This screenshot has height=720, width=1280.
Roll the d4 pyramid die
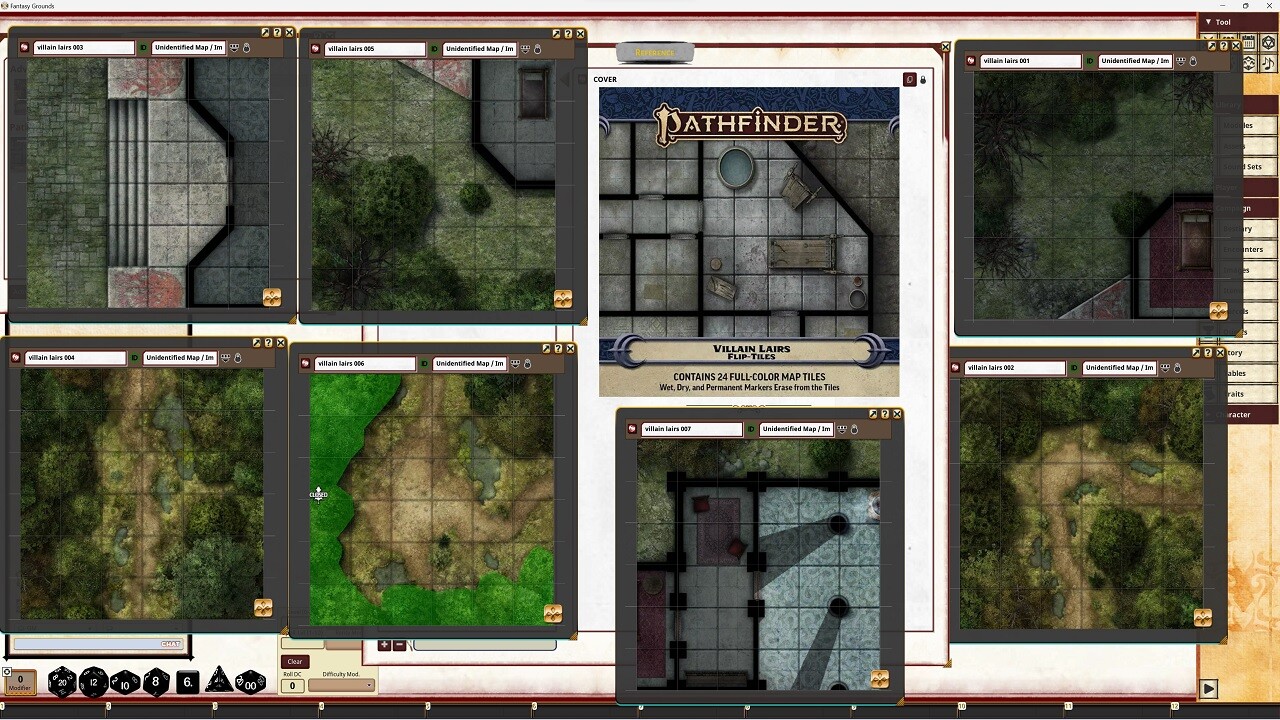(x=220, y=680)
